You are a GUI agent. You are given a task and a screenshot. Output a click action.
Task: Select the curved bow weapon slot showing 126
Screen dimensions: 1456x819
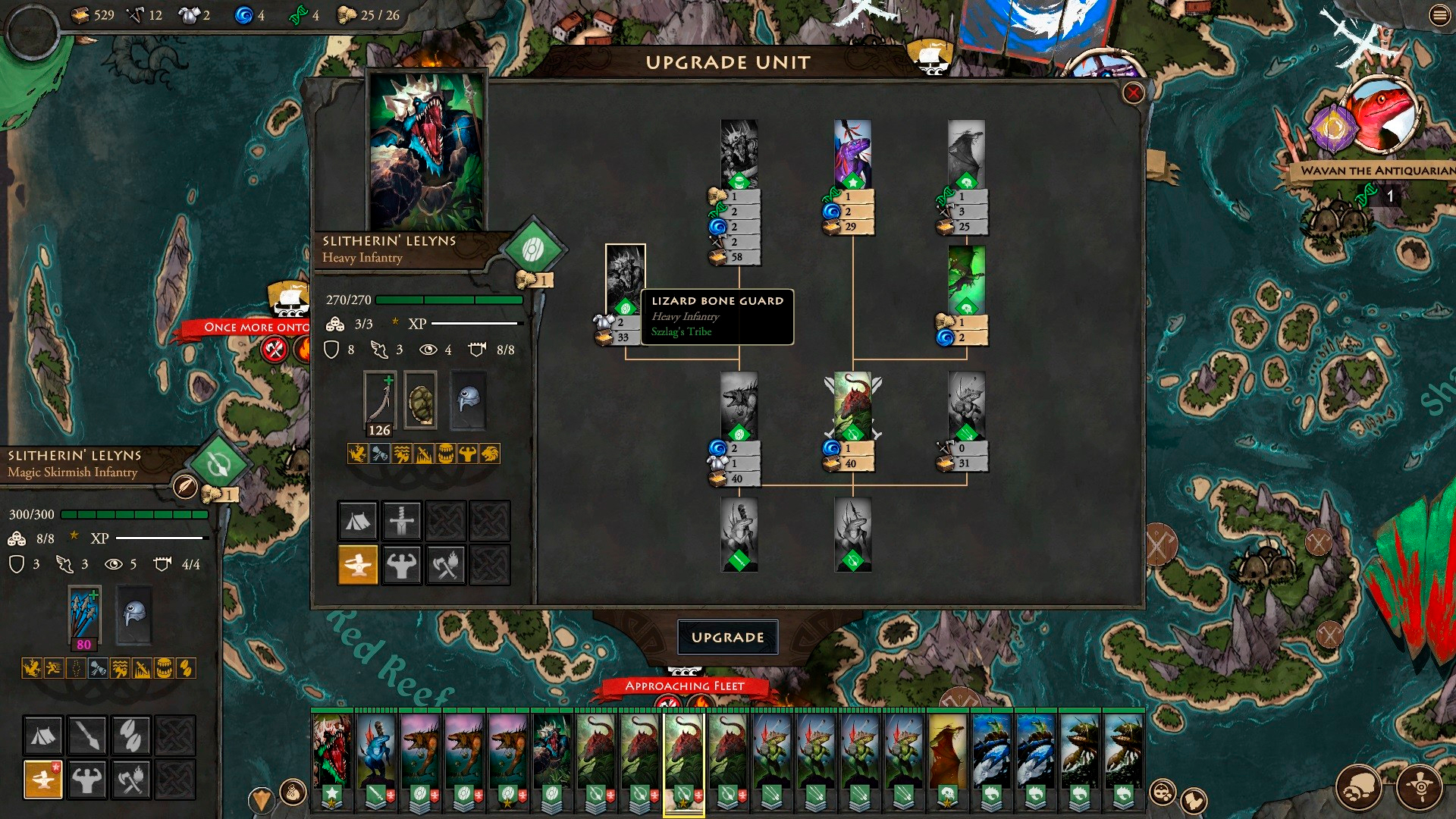[379, 403]
